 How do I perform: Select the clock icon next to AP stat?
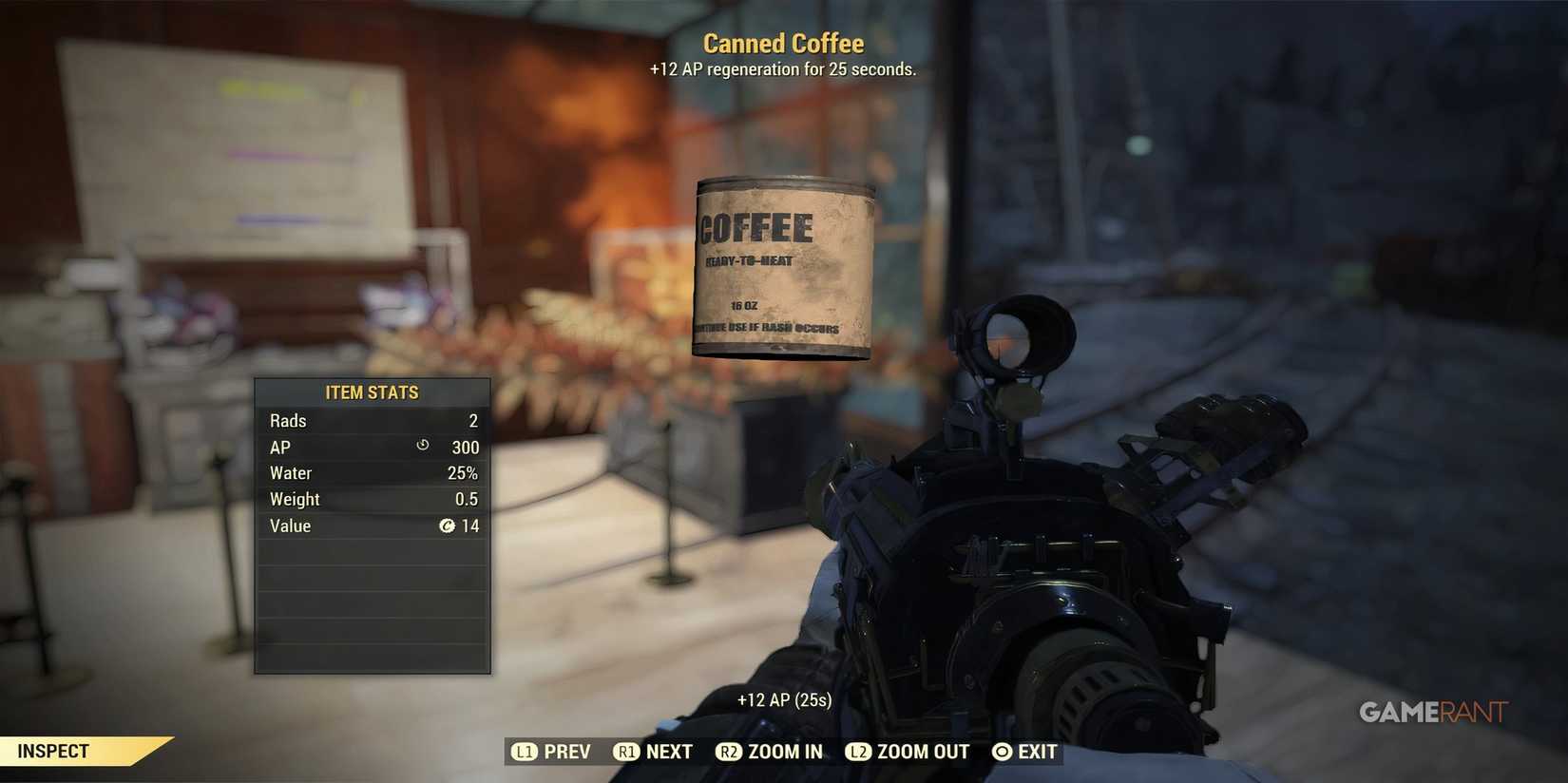[x=421, y=446]
